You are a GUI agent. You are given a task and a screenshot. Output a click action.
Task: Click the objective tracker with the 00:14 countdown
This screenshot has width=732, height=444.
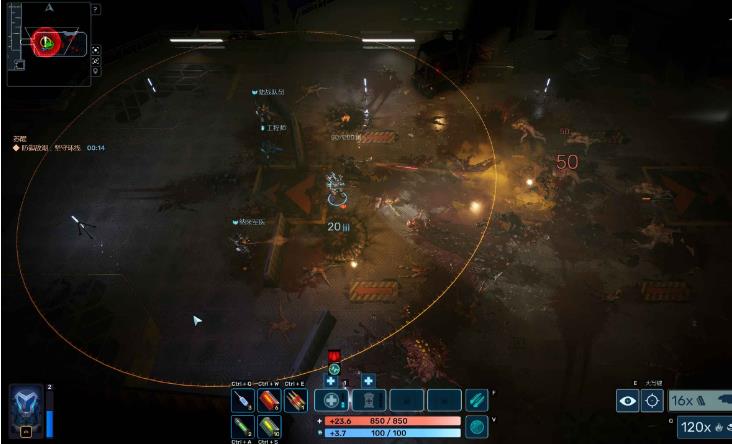click(x=60, y=147)
